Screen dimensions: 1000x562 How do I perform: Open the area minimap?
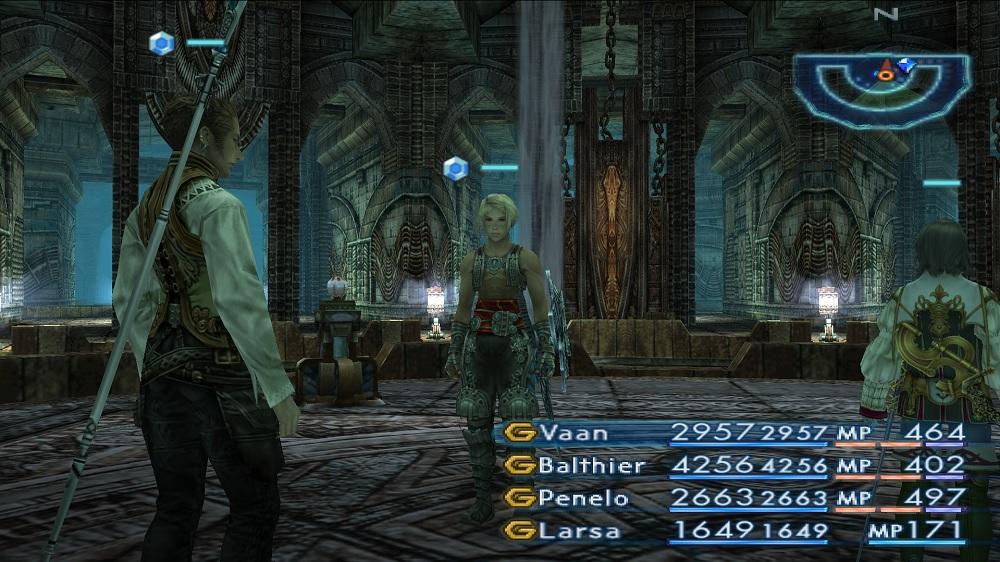[x=882, y=89]
